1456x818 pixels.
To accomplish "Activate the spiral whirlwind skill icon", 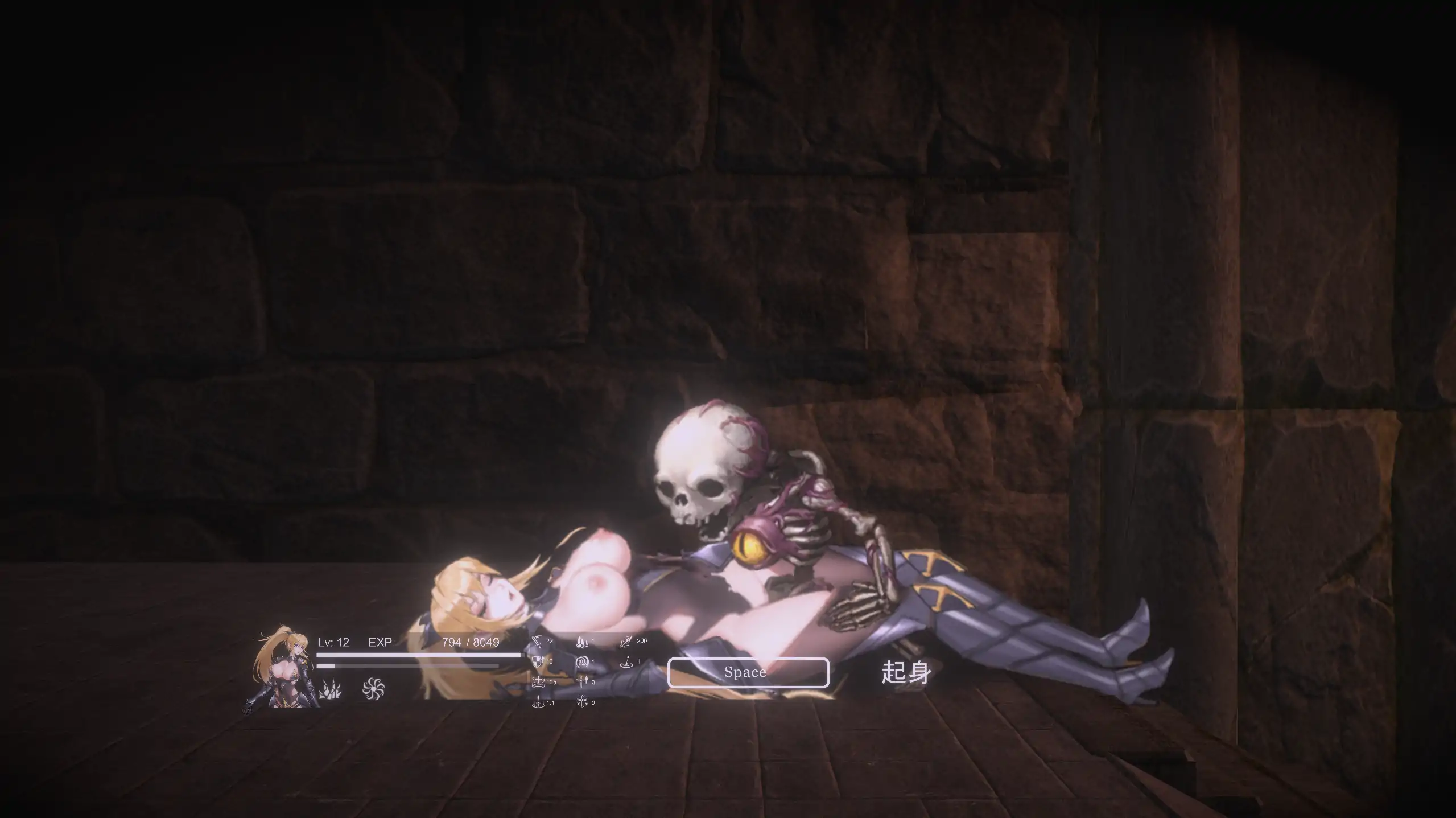I will [x=373, y=689].
